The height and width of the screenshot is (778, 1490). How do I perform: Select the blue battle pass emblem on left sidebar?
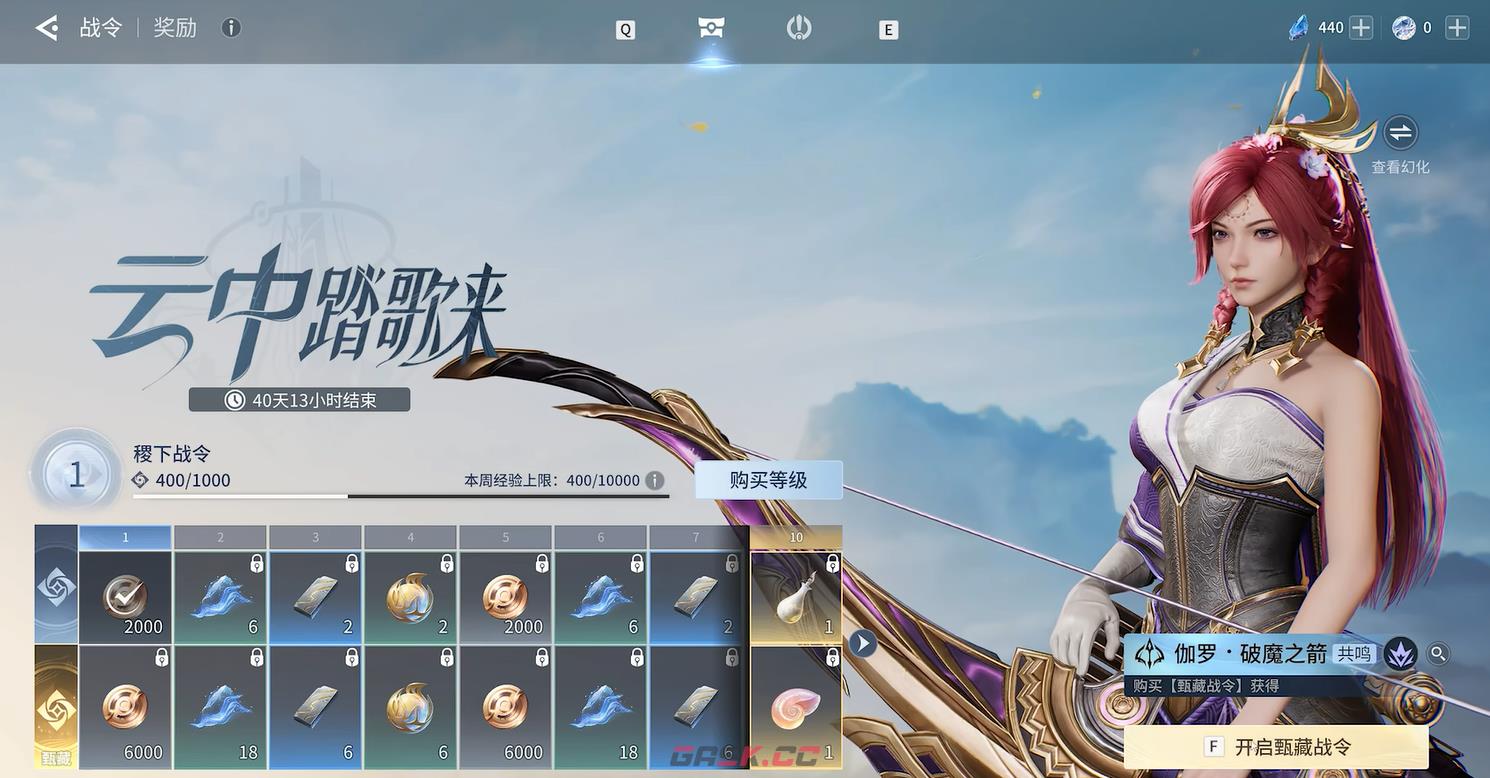(x=55, y=585)
